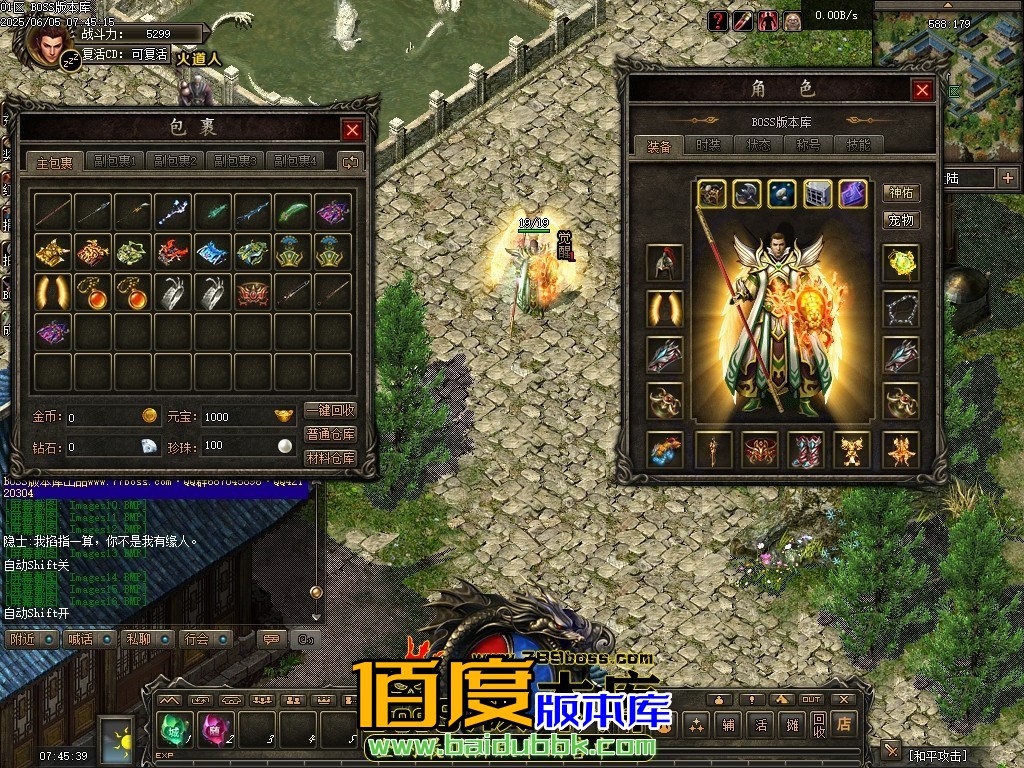1024x768 pixels.
Task: Close the 包裹 inventory window
Action: click(352, 130)
